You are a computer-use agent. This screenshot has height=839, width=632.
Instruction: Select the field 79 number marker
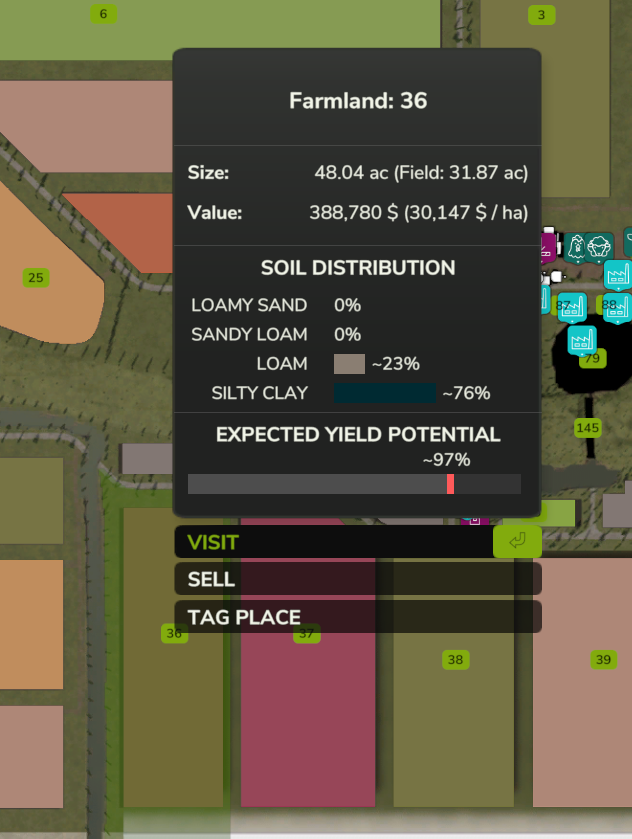(x=592, y=358)
